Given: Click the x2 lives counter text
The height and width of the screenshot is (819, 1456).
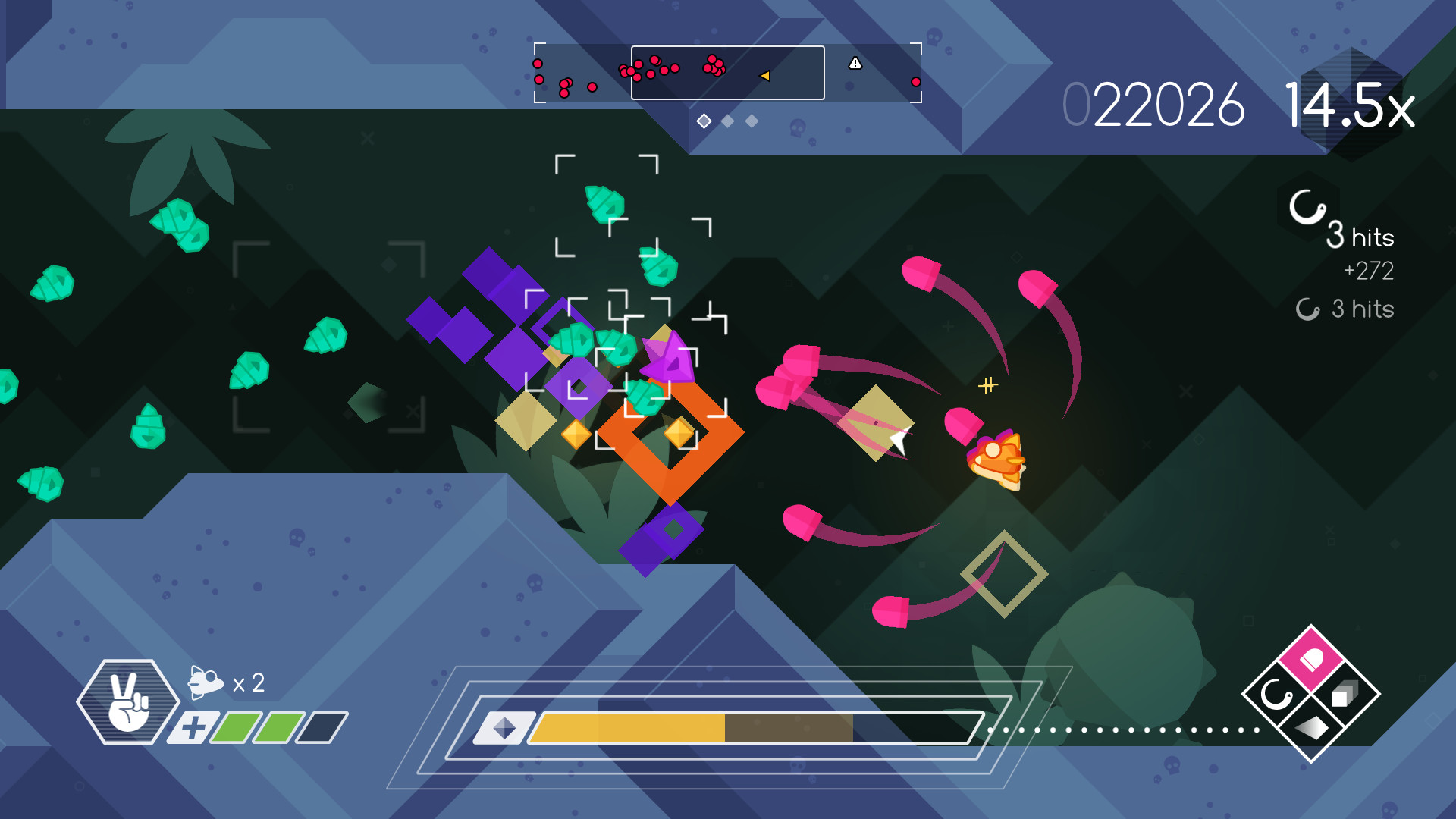Looking at the screenshot, I should (249, 682).
